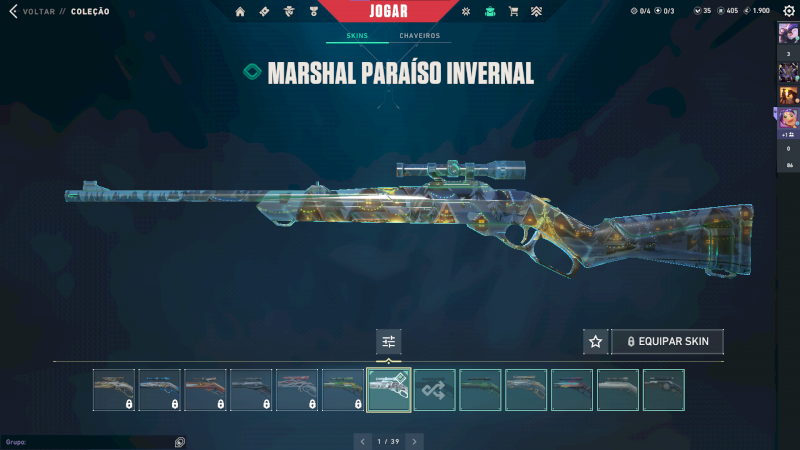The height and width of the screenshot is (450, 800).
Task: Select the Skins tab
Action: click(357, 36)
